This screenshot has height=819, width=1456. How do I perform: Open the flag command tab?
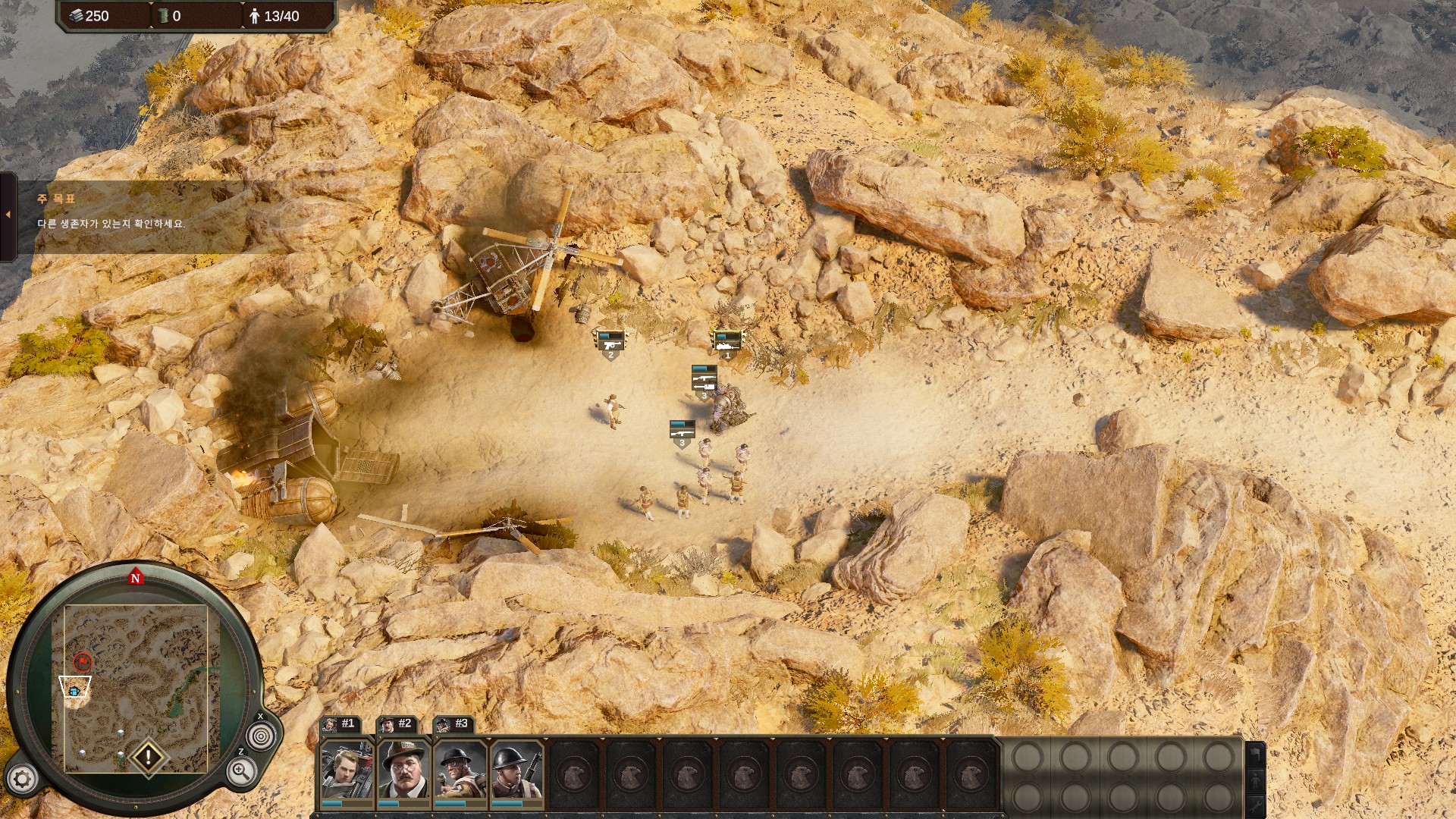pyautogui.click(x=1255, y=754)
